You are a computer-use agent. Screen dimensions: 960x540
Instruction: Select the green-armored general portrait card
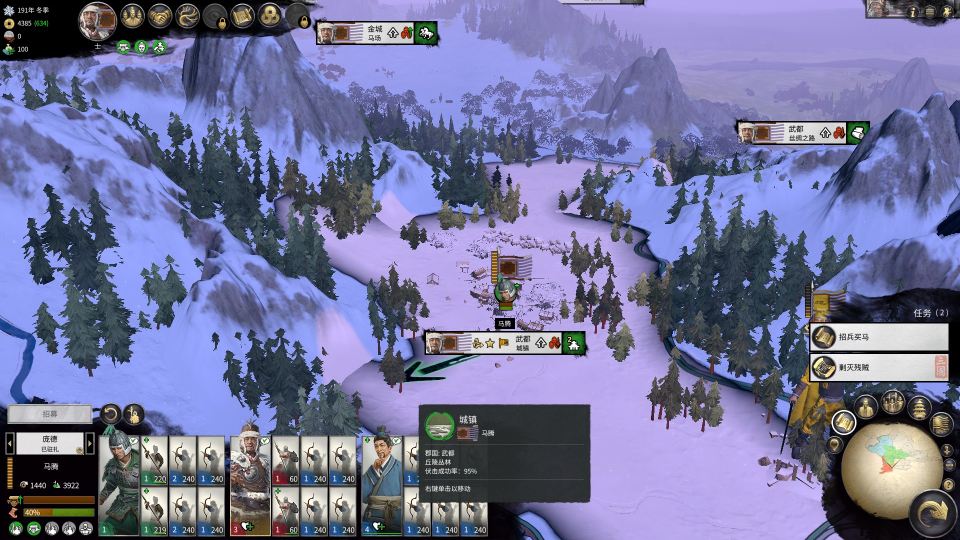click(120, 485)
